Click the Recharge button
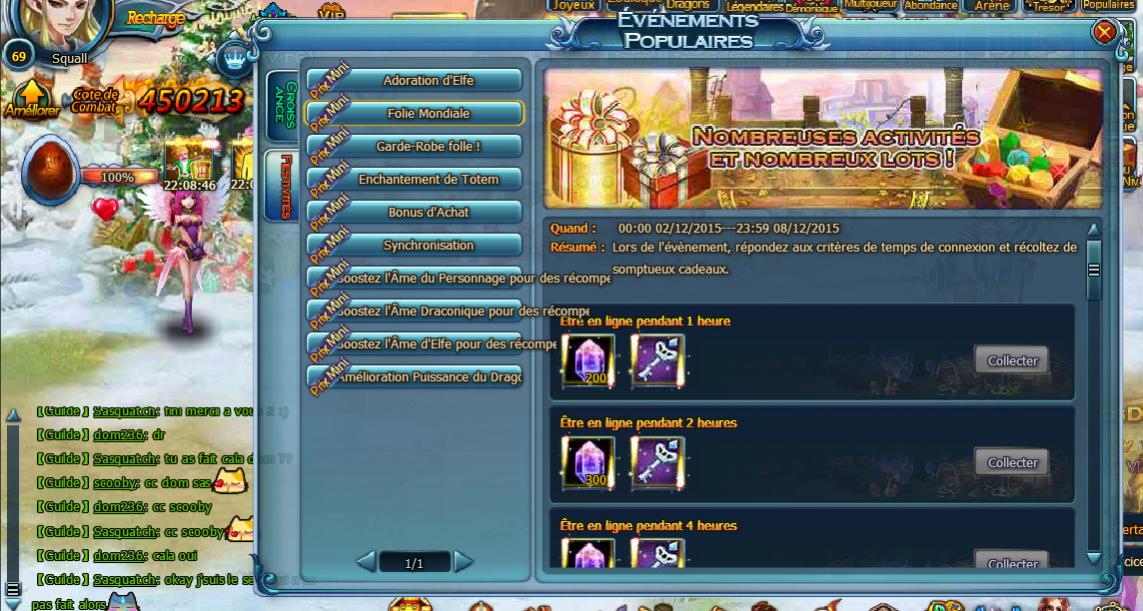 tap(156, 18)
